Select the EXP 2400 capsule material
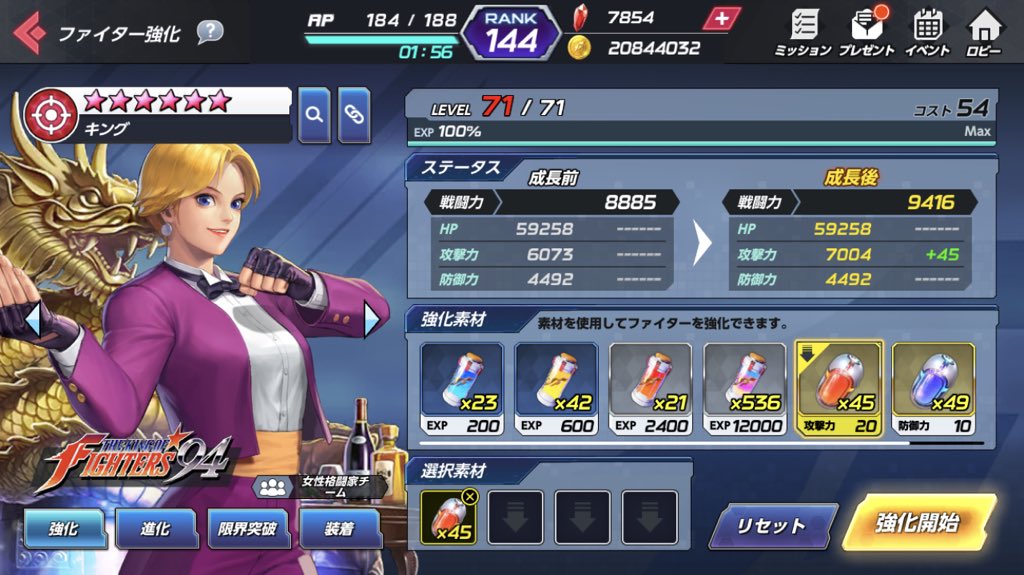This screenshot has width=1024, height=575. pyautogui.click(x=650, y=389)
